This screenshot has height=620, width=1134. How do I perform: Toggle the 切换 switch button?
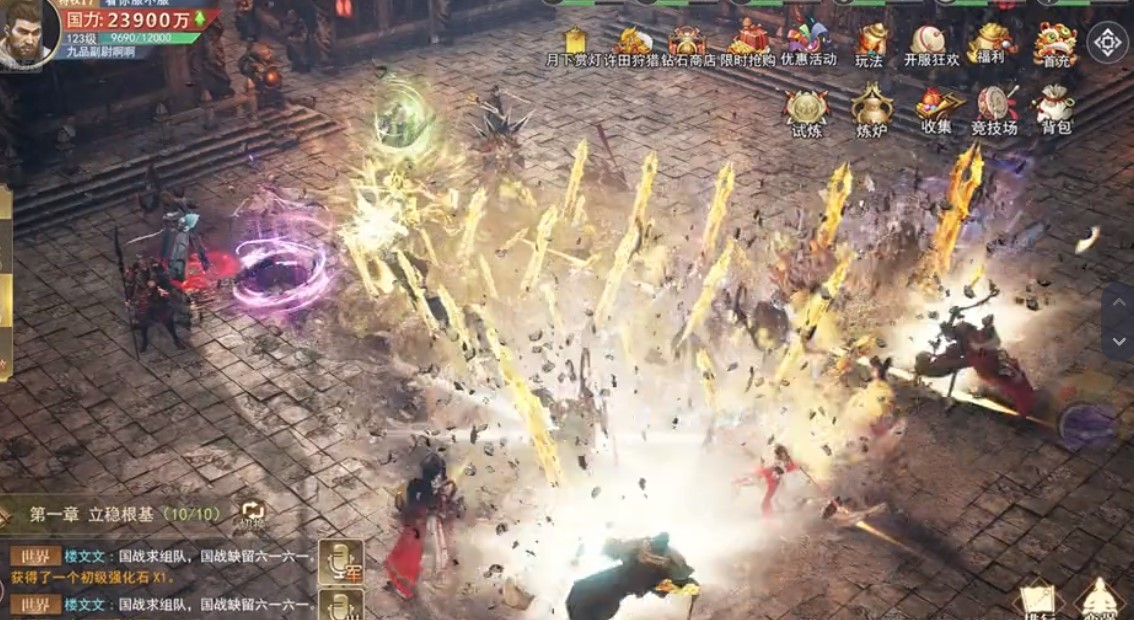point(251,514)
